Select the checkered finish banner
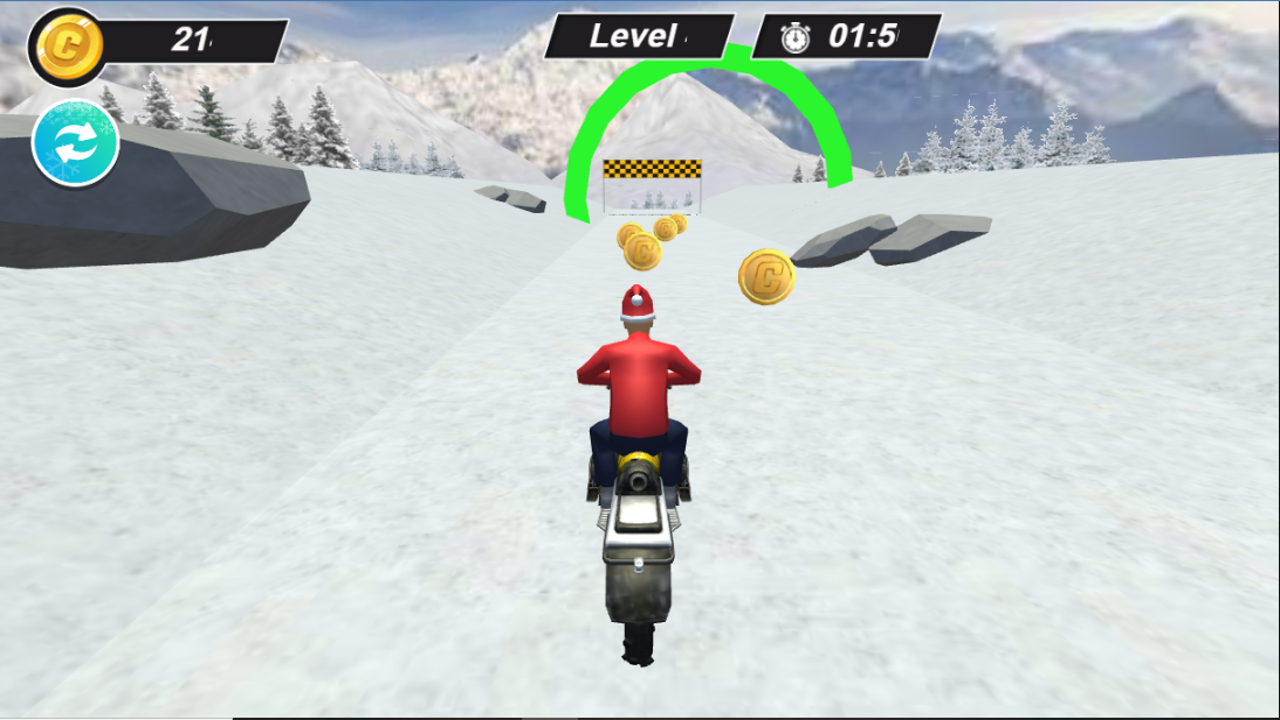This screenshot has height=720, width=1280. point(651,167)
